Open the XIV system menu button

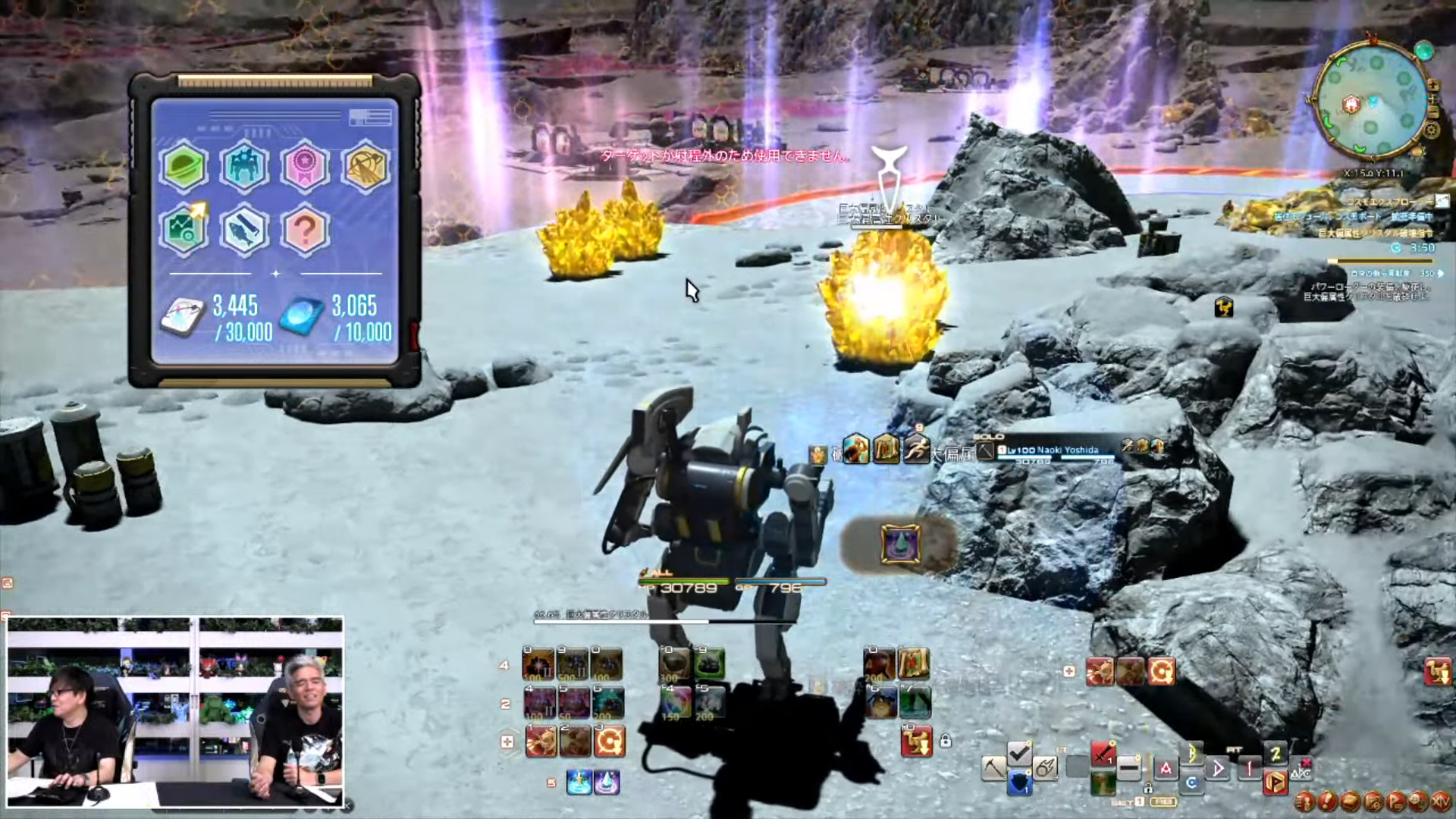[1439, 801]
